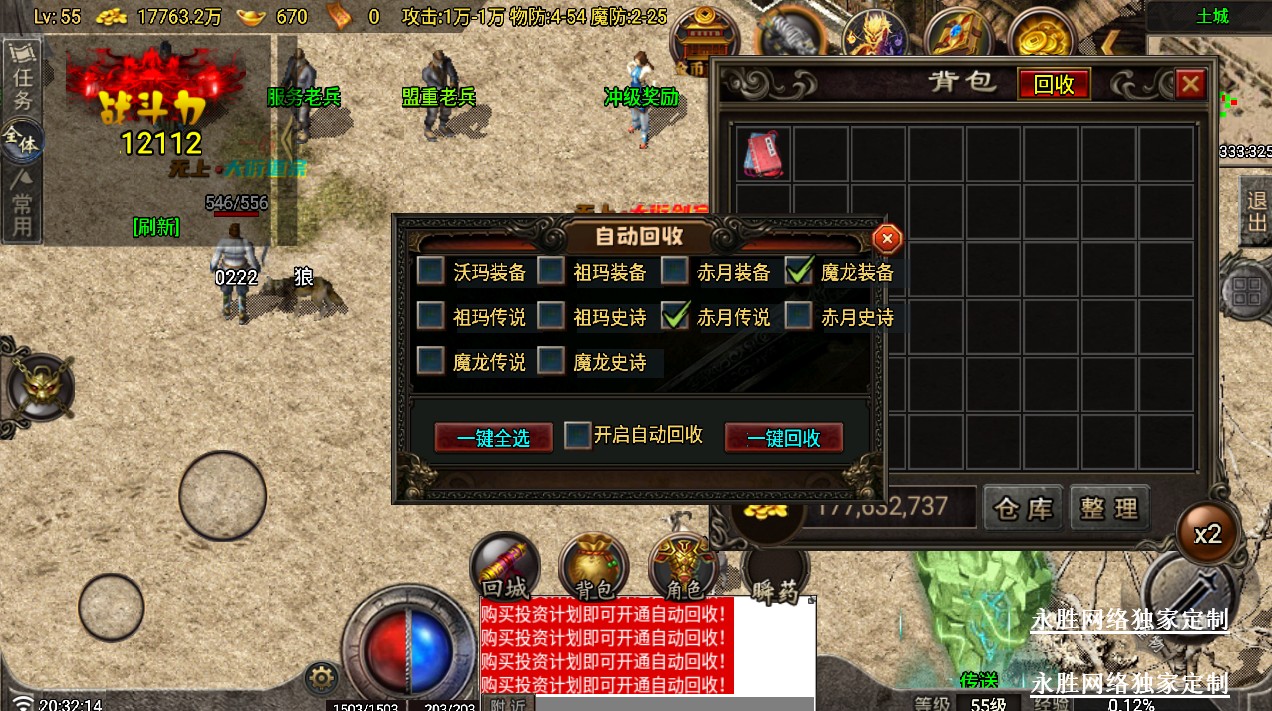Sort the bag with 整理 button
Image resolution: width=1272 pixels, height=711 pixels.
point(1109,508)
